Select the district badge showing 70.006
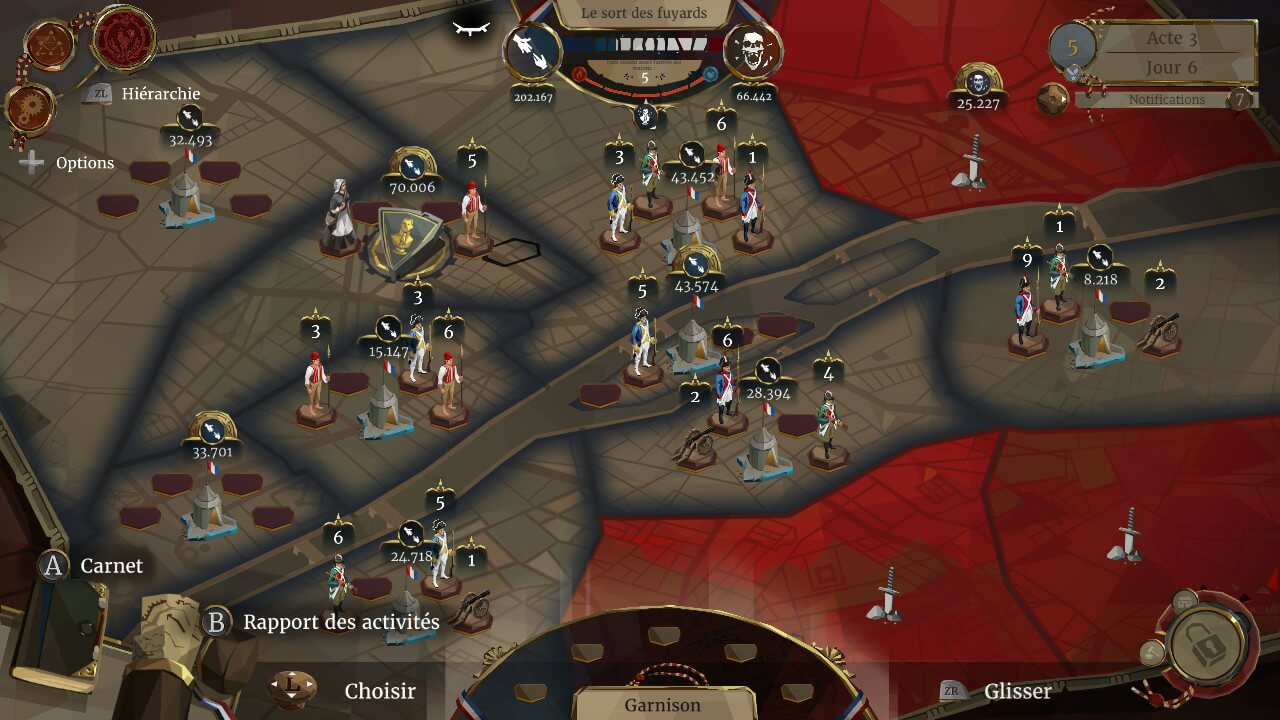 pos(411,167)
